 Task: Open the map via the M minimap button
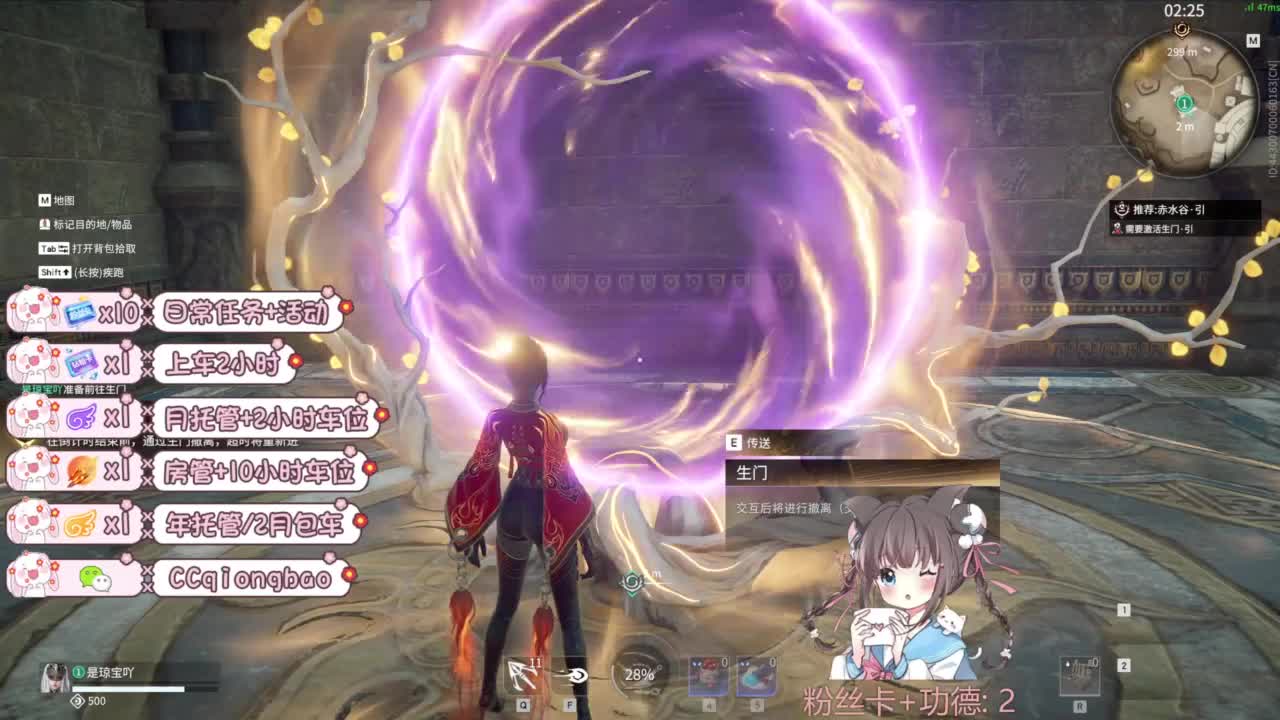[x=1253, y=40]
